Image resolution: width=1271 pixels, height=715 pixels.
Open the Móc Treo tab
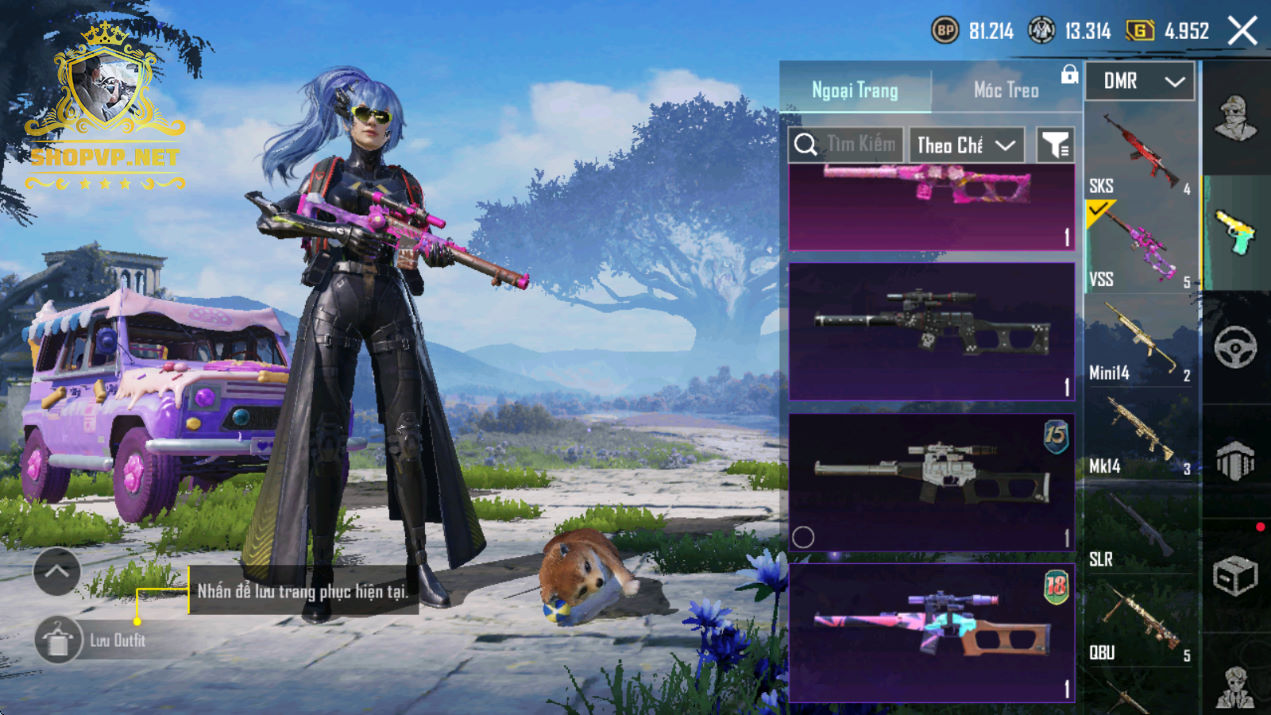1006,90
